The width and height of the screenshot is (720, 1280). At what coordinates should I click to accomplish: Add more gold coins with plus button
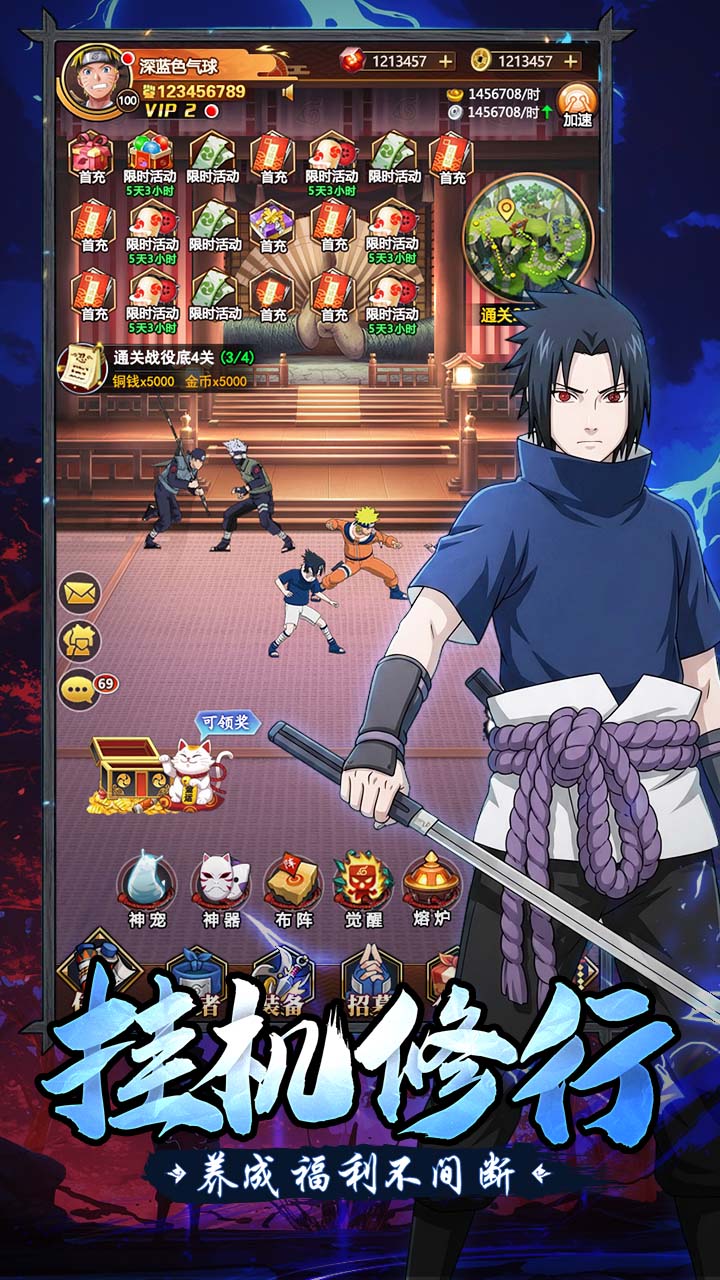[x=571, y=61]
